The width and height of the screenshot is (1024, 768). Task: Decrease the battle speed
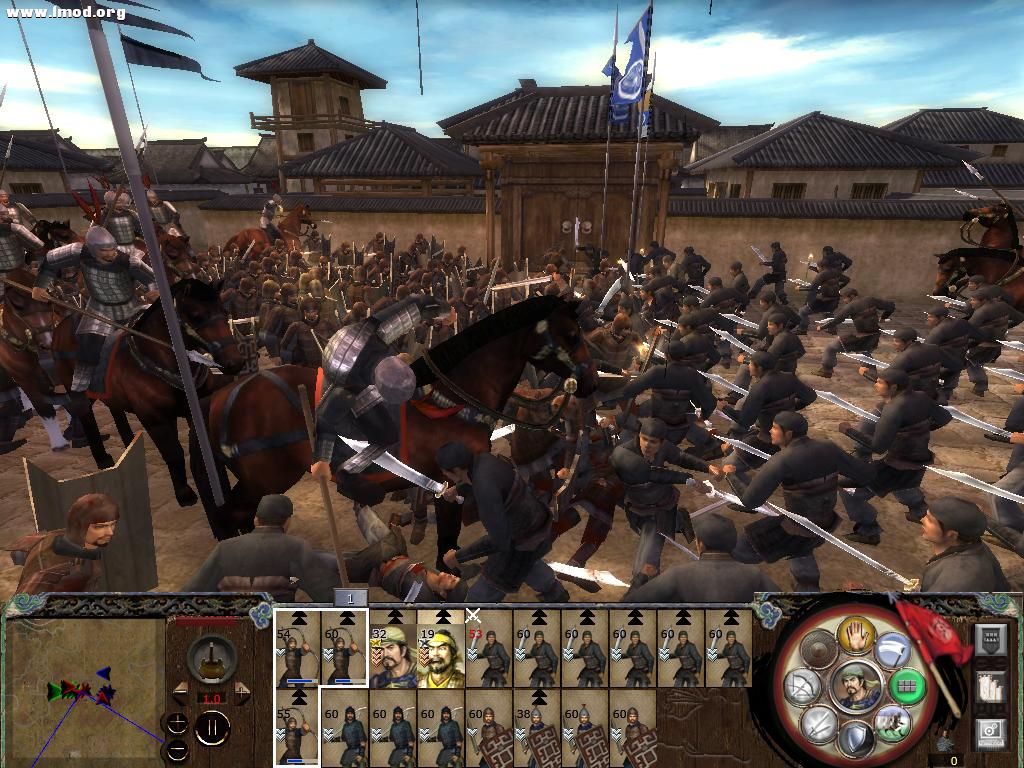click(181, 692)
